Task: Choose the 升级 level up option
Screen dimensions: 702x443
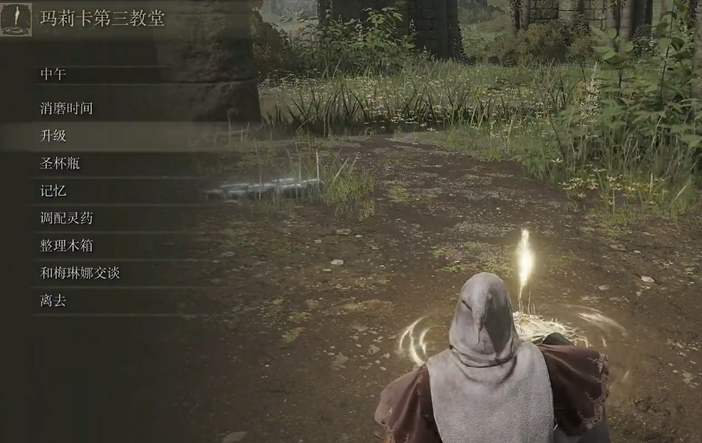Action: (x=54, y=135)
